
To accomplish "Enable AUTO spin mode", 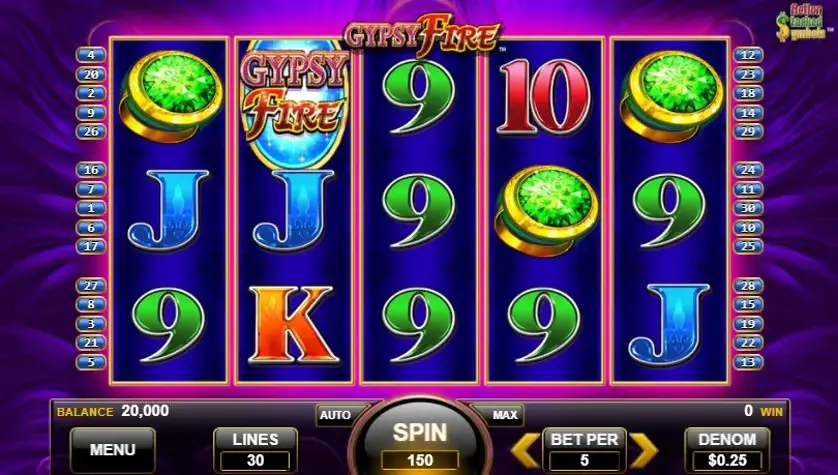I will click(x=335, y=414).
